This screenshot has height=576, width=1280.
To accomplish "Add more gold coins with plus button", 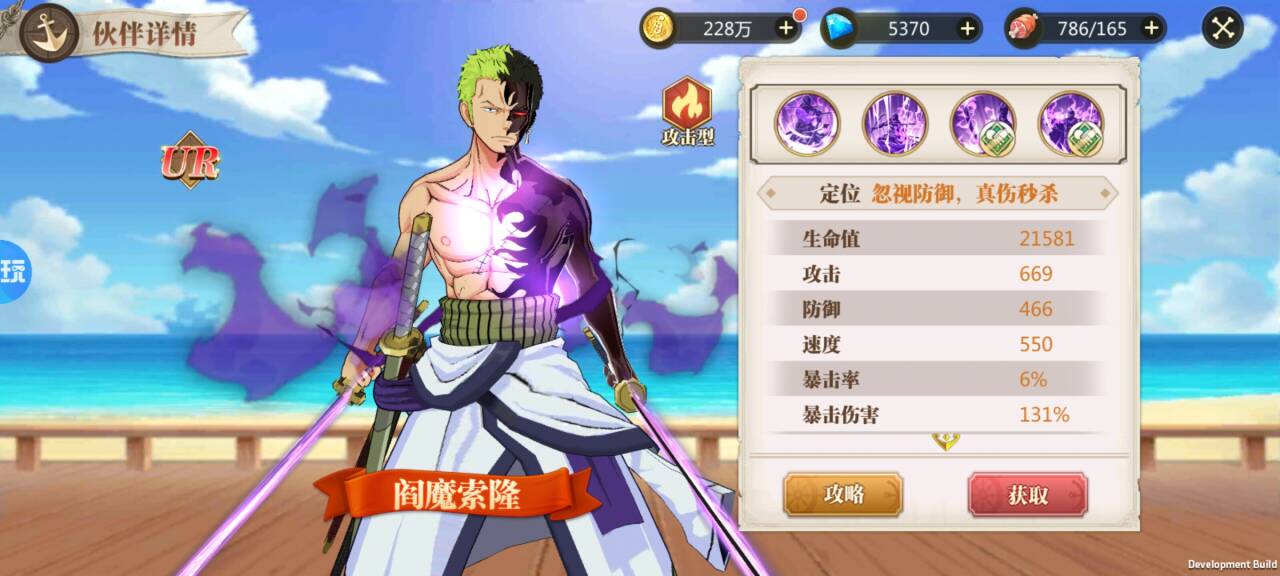I will pyautogui.click(x=786, y=28).
